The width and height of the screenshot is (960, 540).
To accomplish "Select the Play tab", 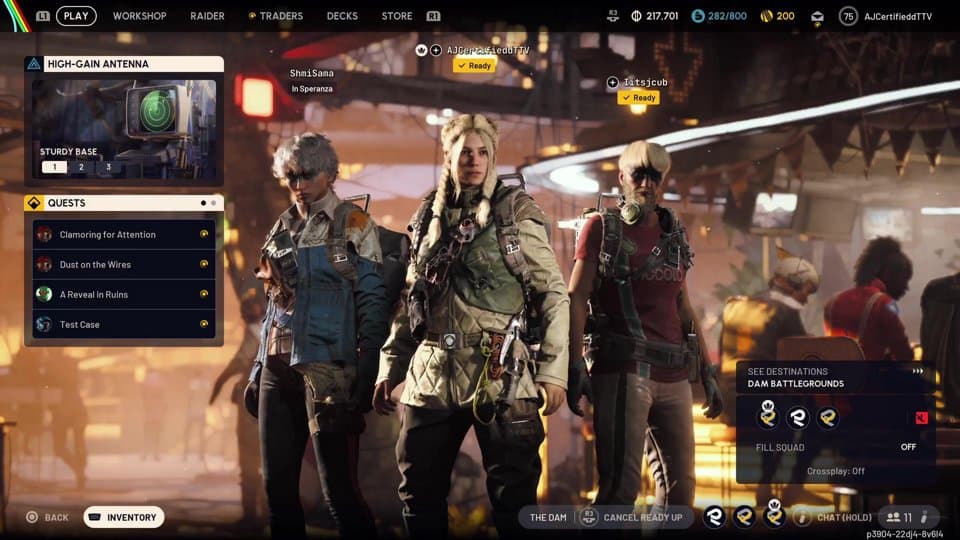I will [76, 16].
